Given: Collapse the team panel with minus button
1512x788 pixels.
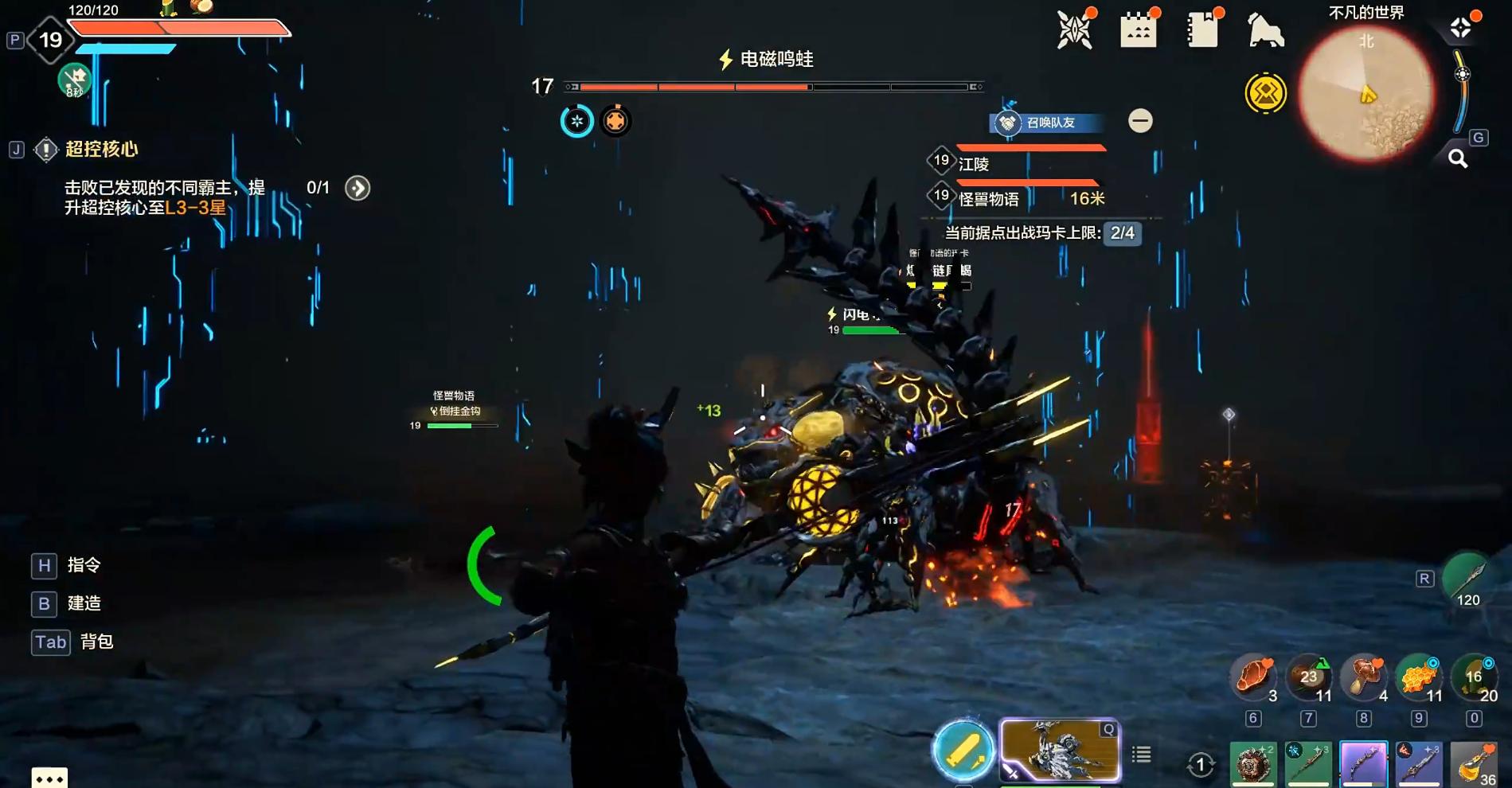Looking at the screenshot, I should [1140, 121].
